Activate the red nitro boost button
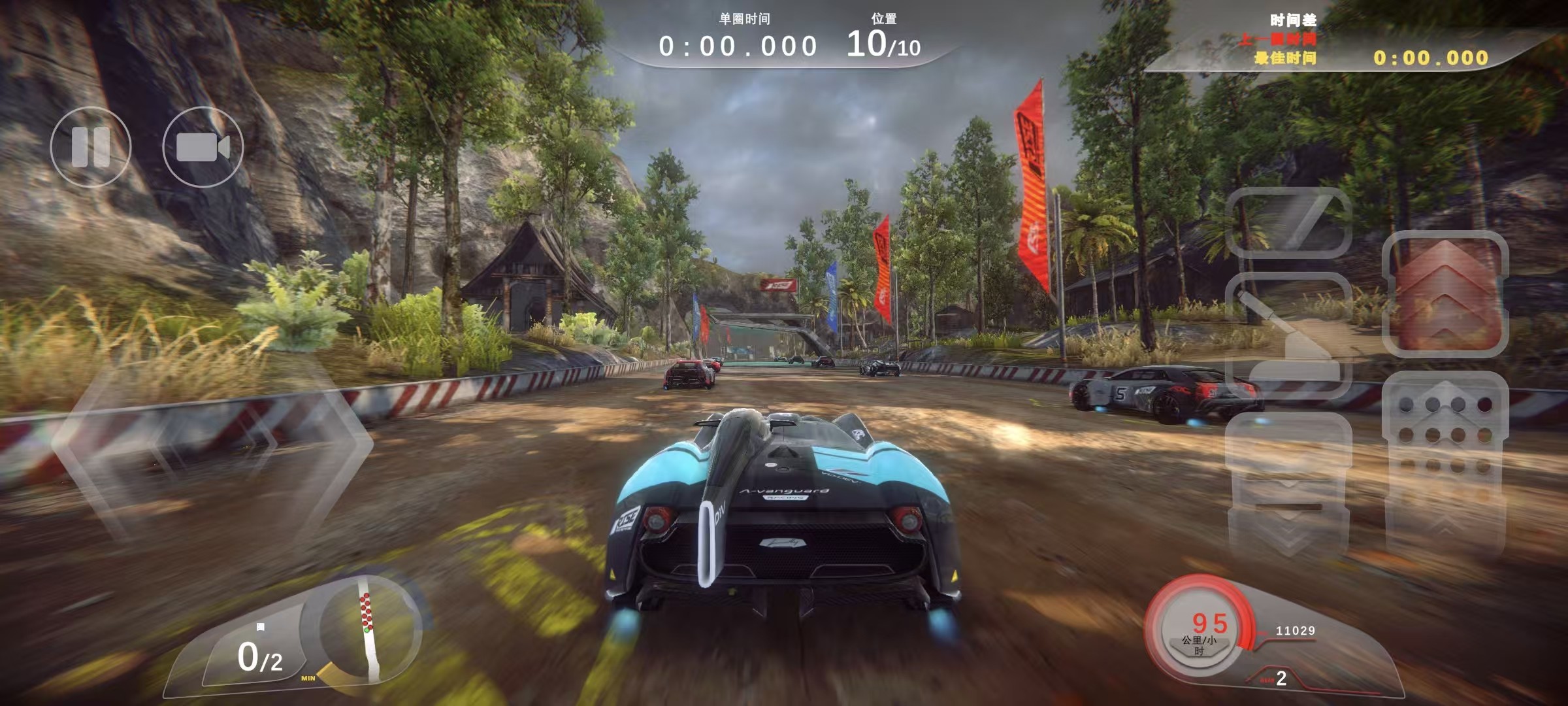This screenshot has width=1568, height=706. 1445,294
